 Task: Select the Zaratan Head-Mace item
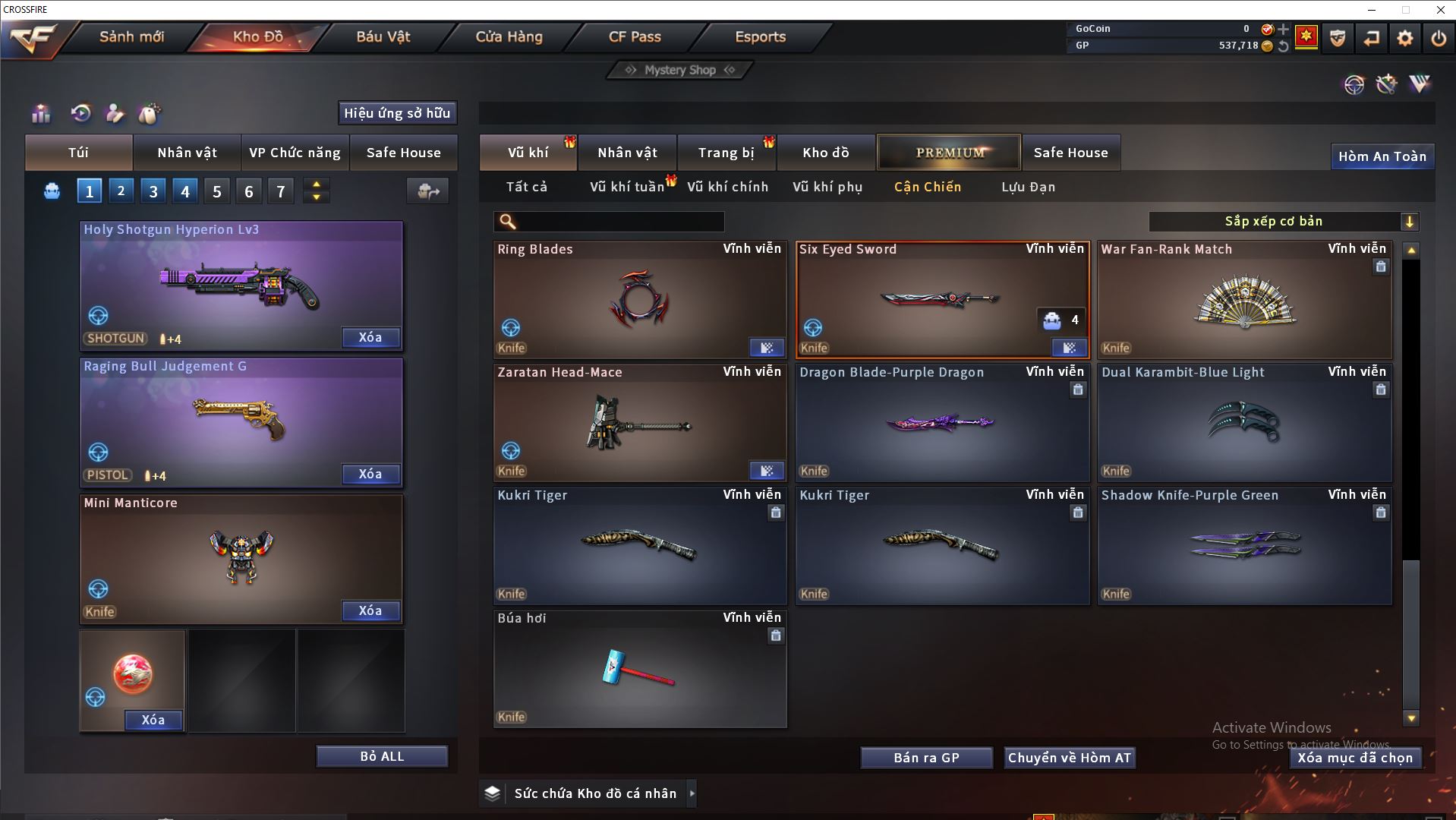pyautogui.click(x=639, y=423)
